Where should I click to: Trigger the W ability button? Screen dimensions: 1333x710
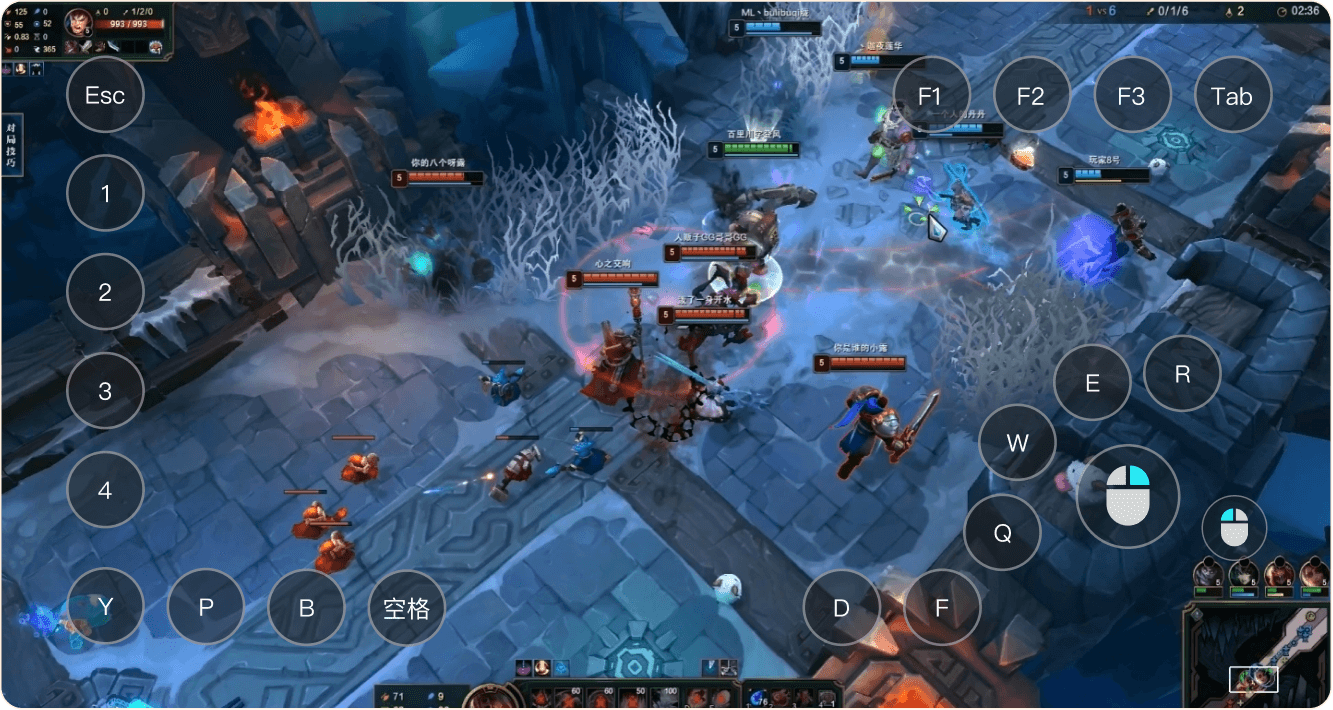[1017, 443]
